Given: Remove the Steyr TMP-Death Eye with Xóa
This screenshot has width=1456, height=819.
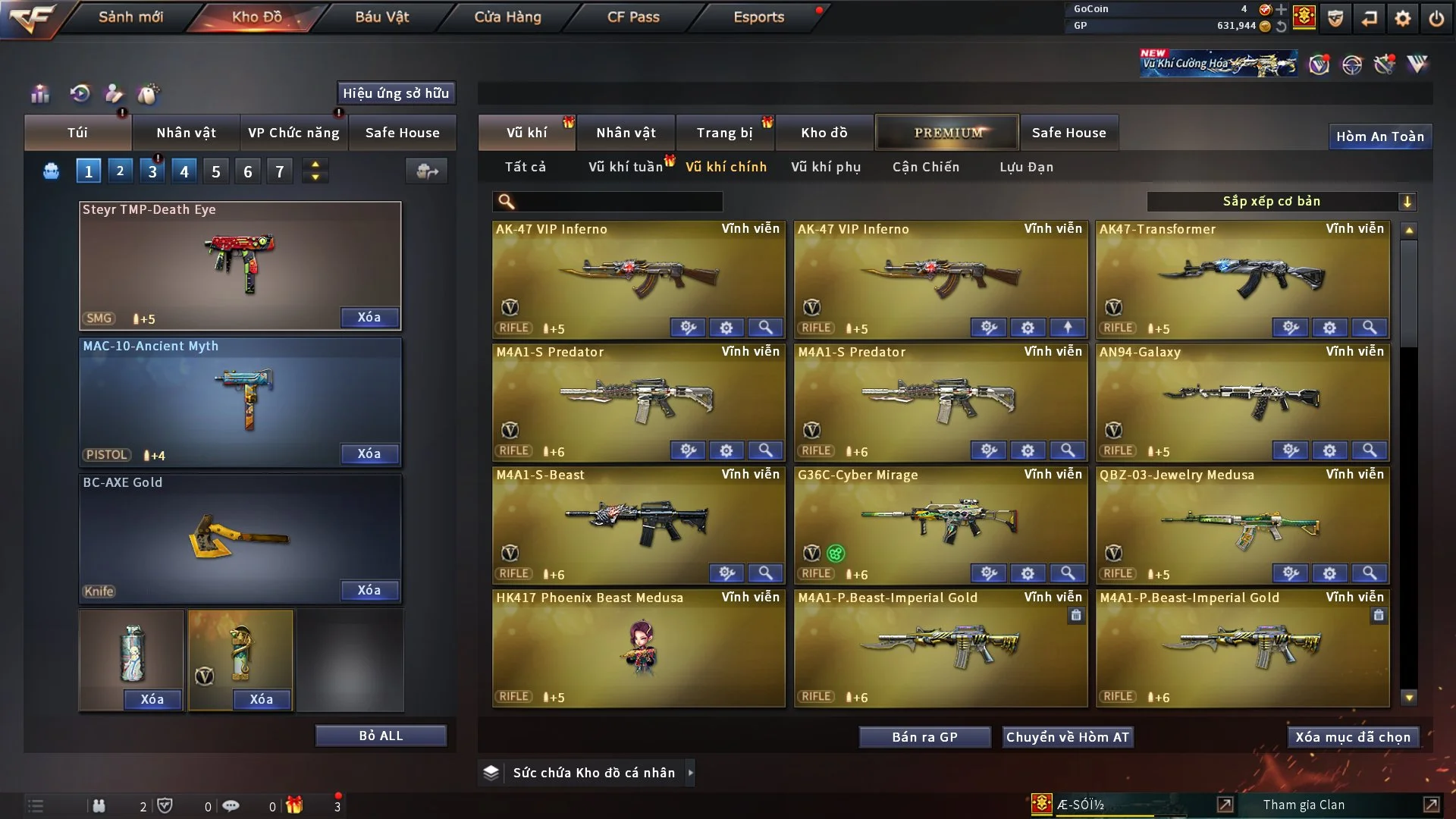Looking at the screenshot, I should tap(369, 317).
